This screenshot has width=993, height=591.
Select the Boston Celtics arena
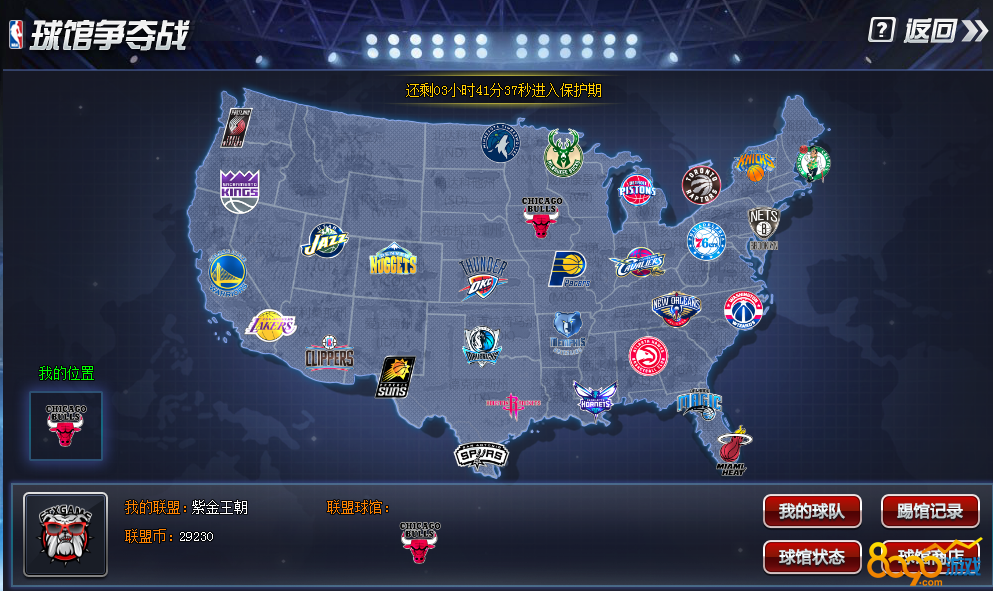(x=812, y=163)
